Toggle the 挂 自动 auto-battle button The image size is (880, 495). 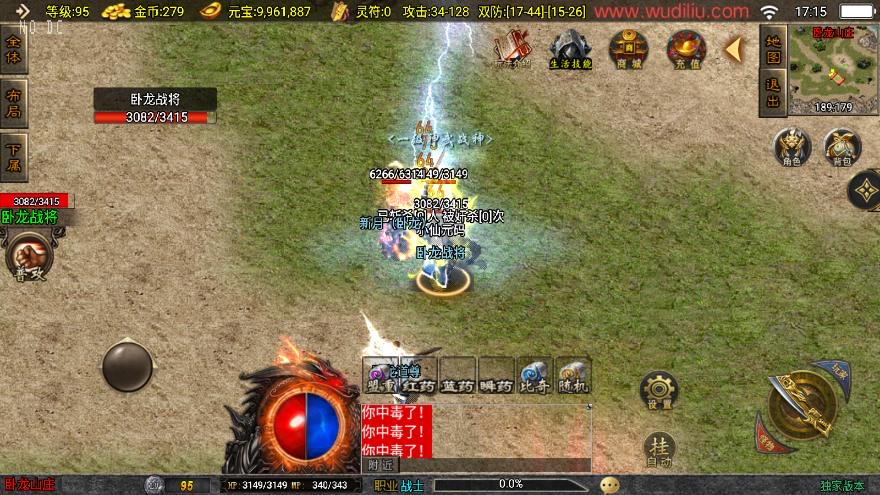[x=658, y=448]
